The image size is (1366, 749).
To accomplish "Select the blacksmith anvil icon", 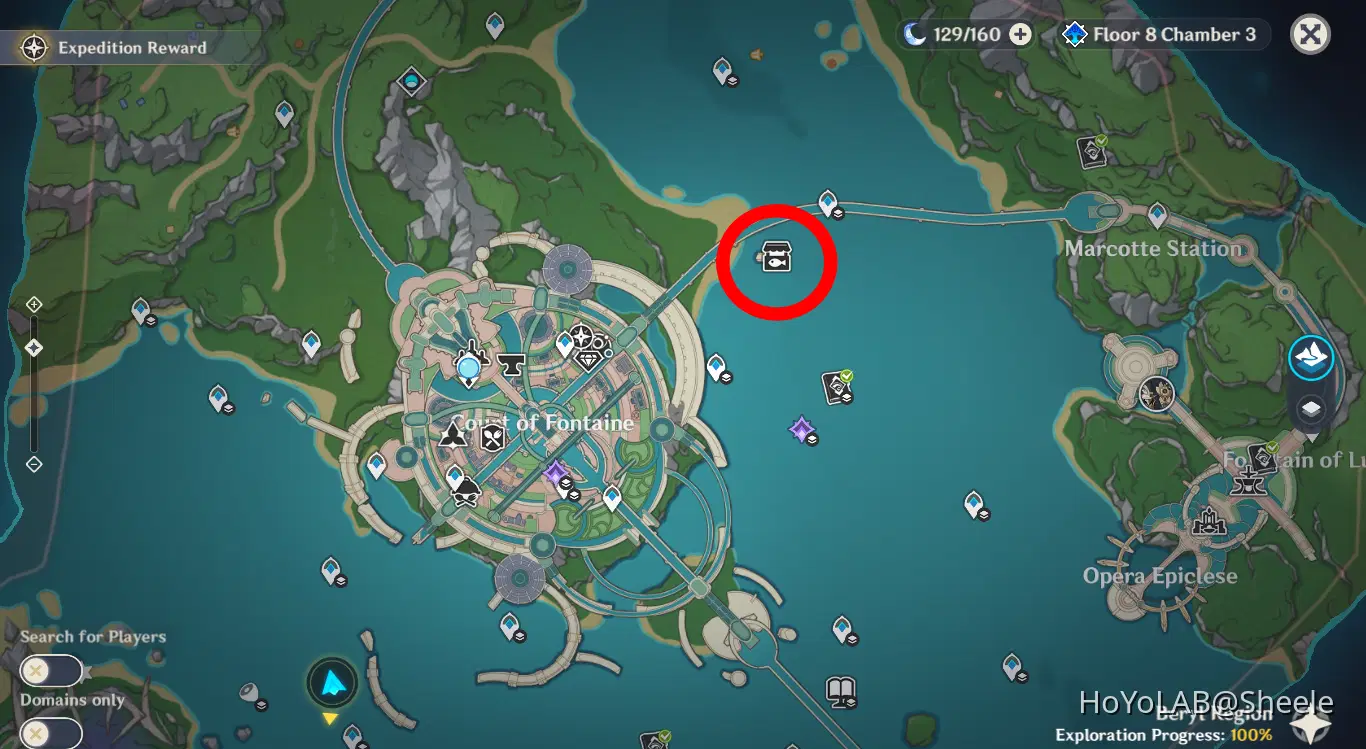I will (513, 364).
